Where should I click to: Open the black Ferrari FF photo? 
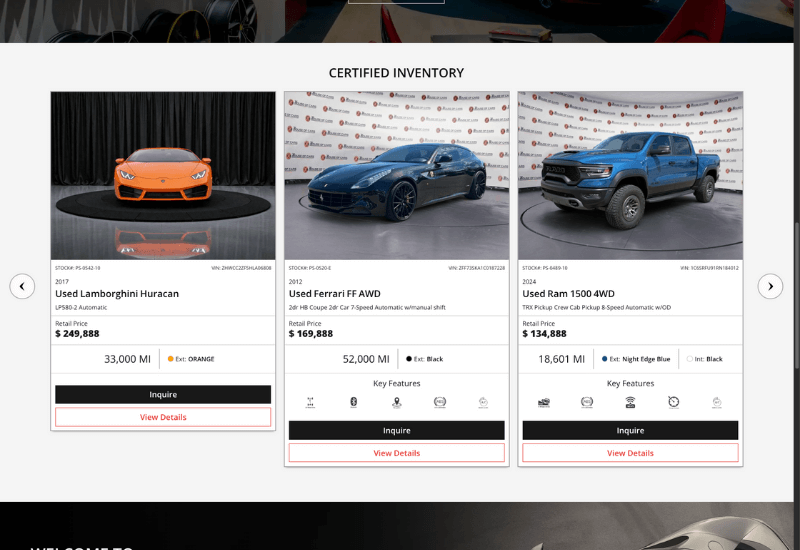pos(397,176)
